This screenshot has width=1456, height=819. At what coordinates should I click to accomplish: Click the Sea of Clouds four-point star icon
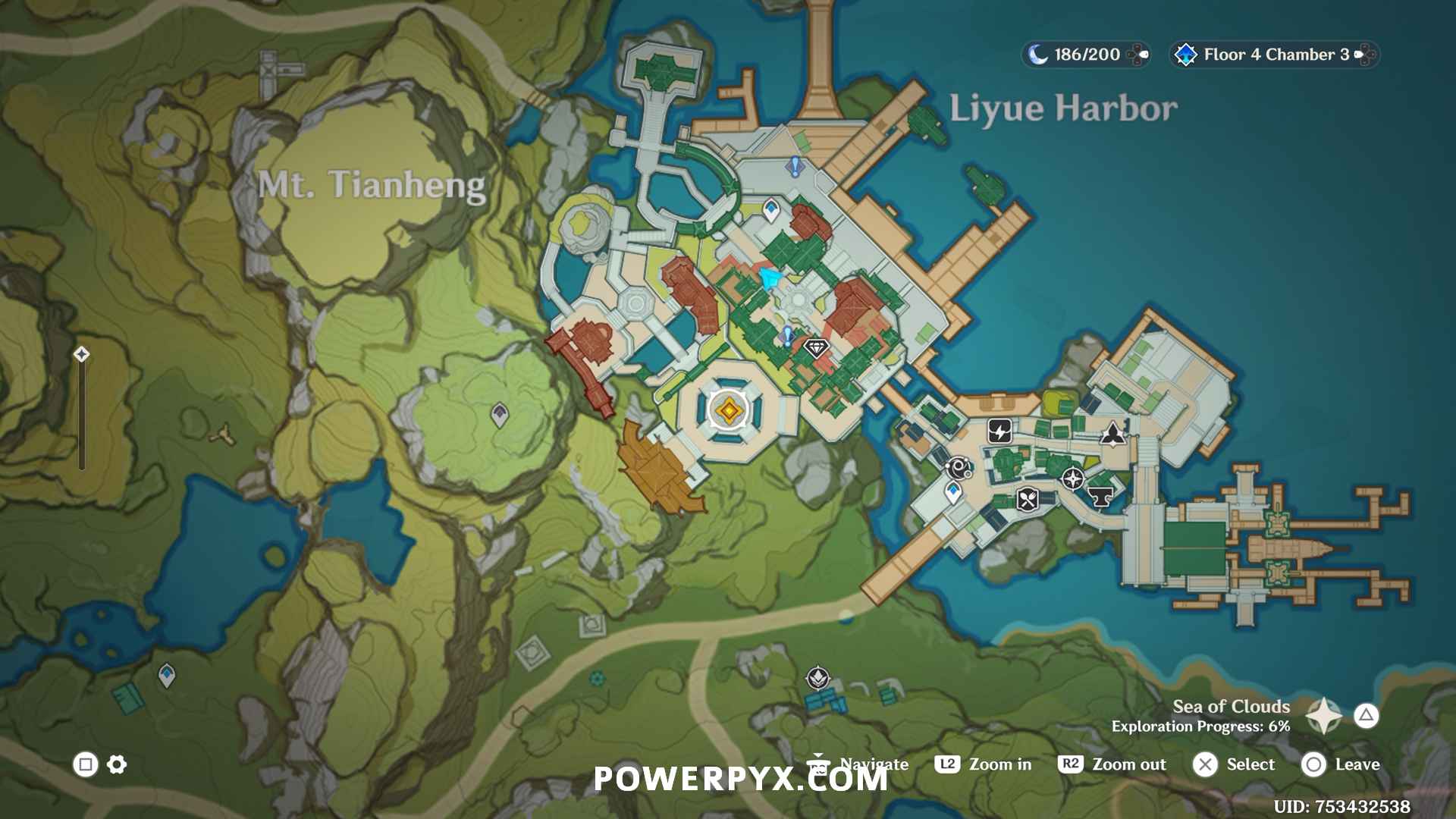1323,715
